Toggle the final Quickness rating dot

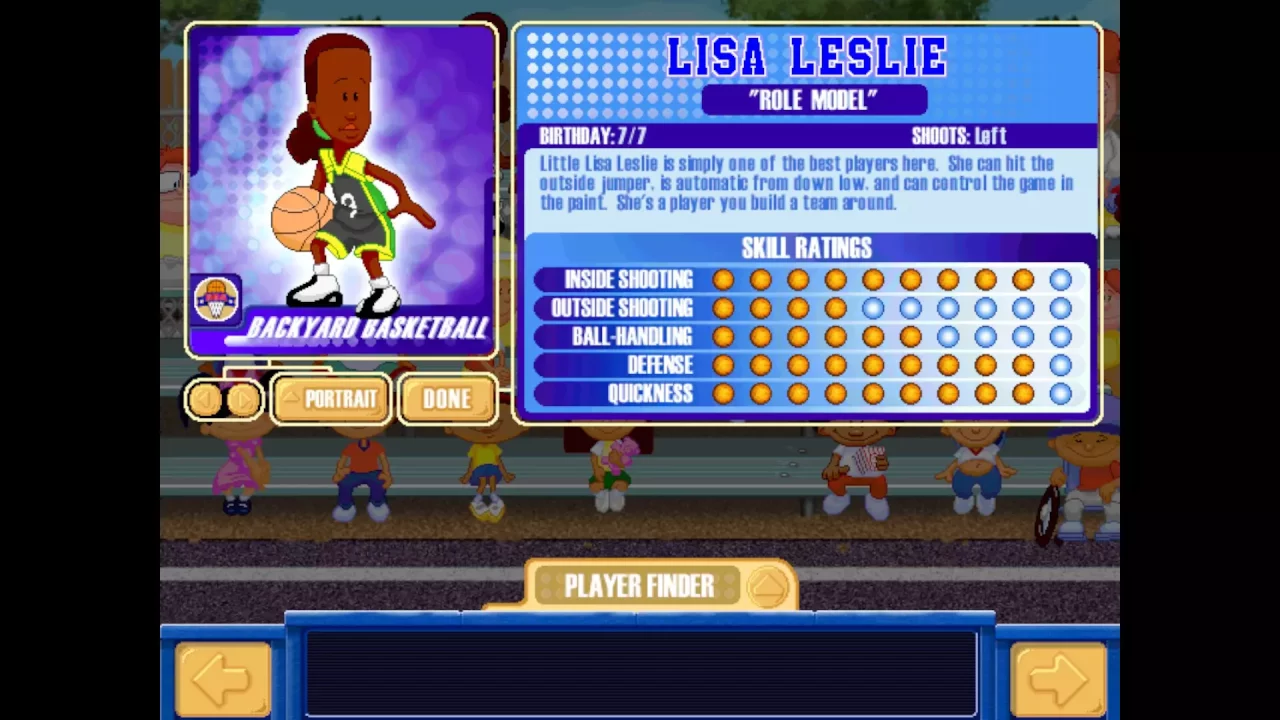click(1060, 394)
